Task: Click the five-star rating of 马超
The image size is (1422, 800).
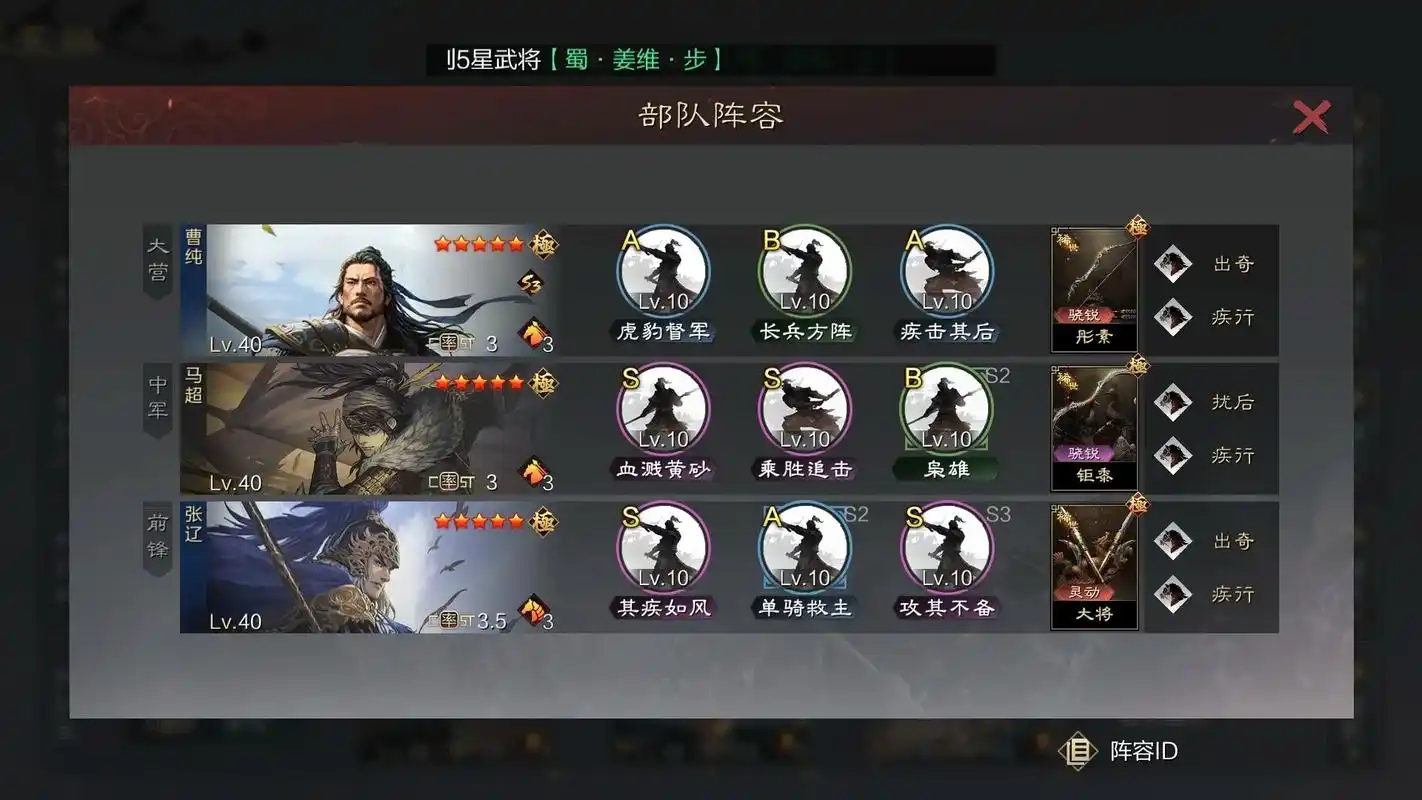Action: point(482,380)
